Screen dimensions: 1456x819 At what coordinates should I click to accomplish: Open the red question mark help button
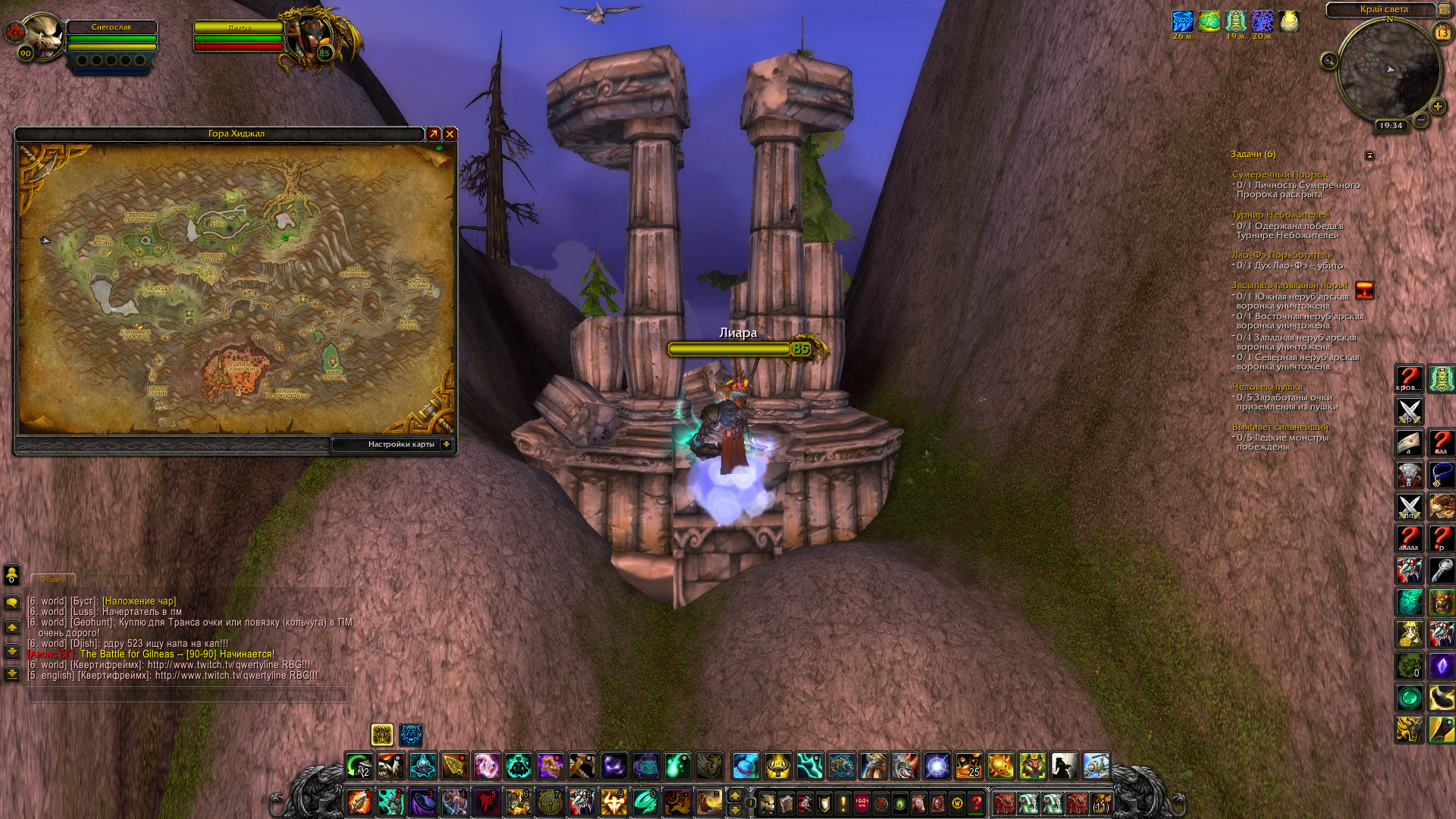click(x=977, y=802)
